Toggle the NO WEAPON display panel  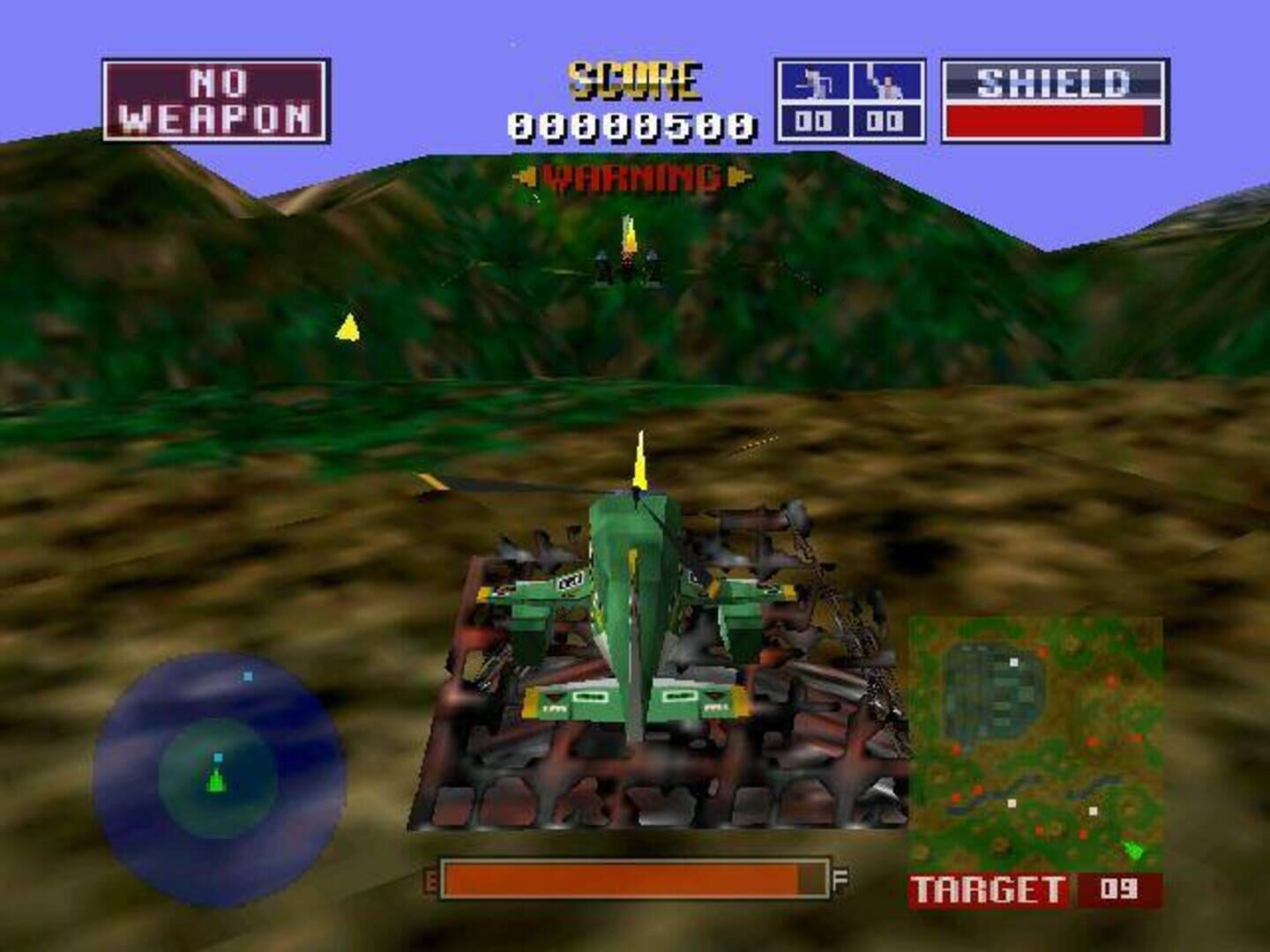click(220, 98)
